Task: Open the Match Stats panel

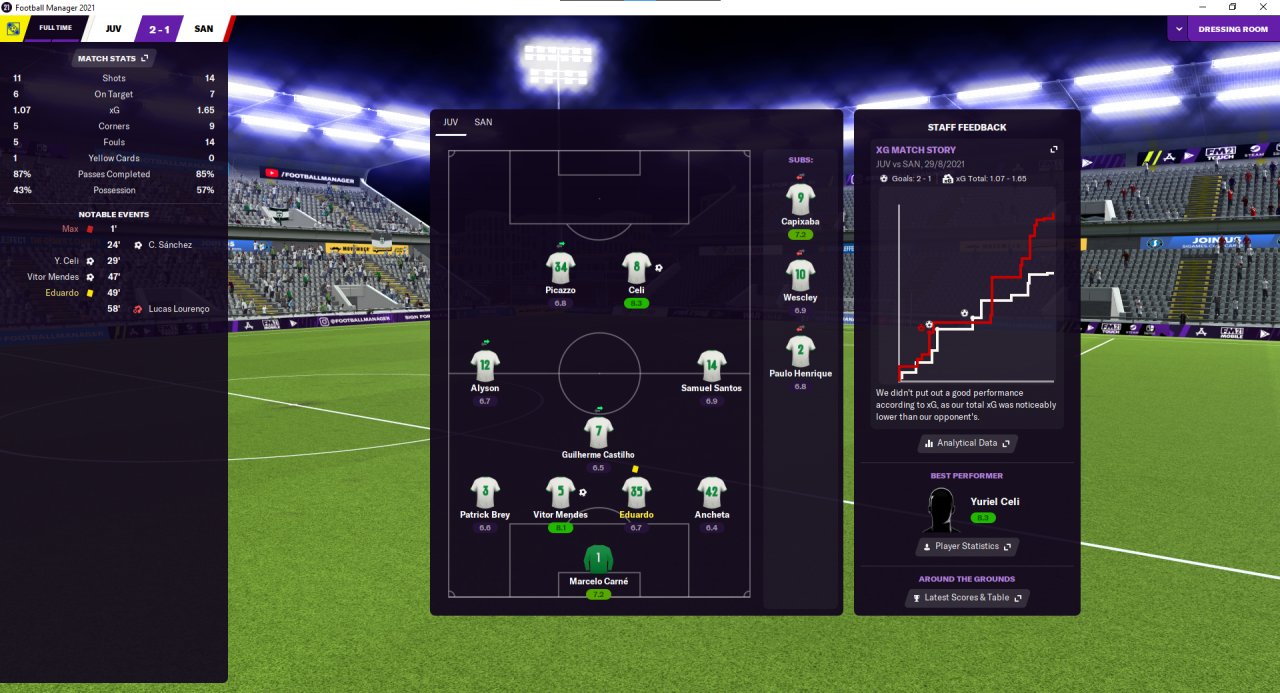Action: click(113, 59)
